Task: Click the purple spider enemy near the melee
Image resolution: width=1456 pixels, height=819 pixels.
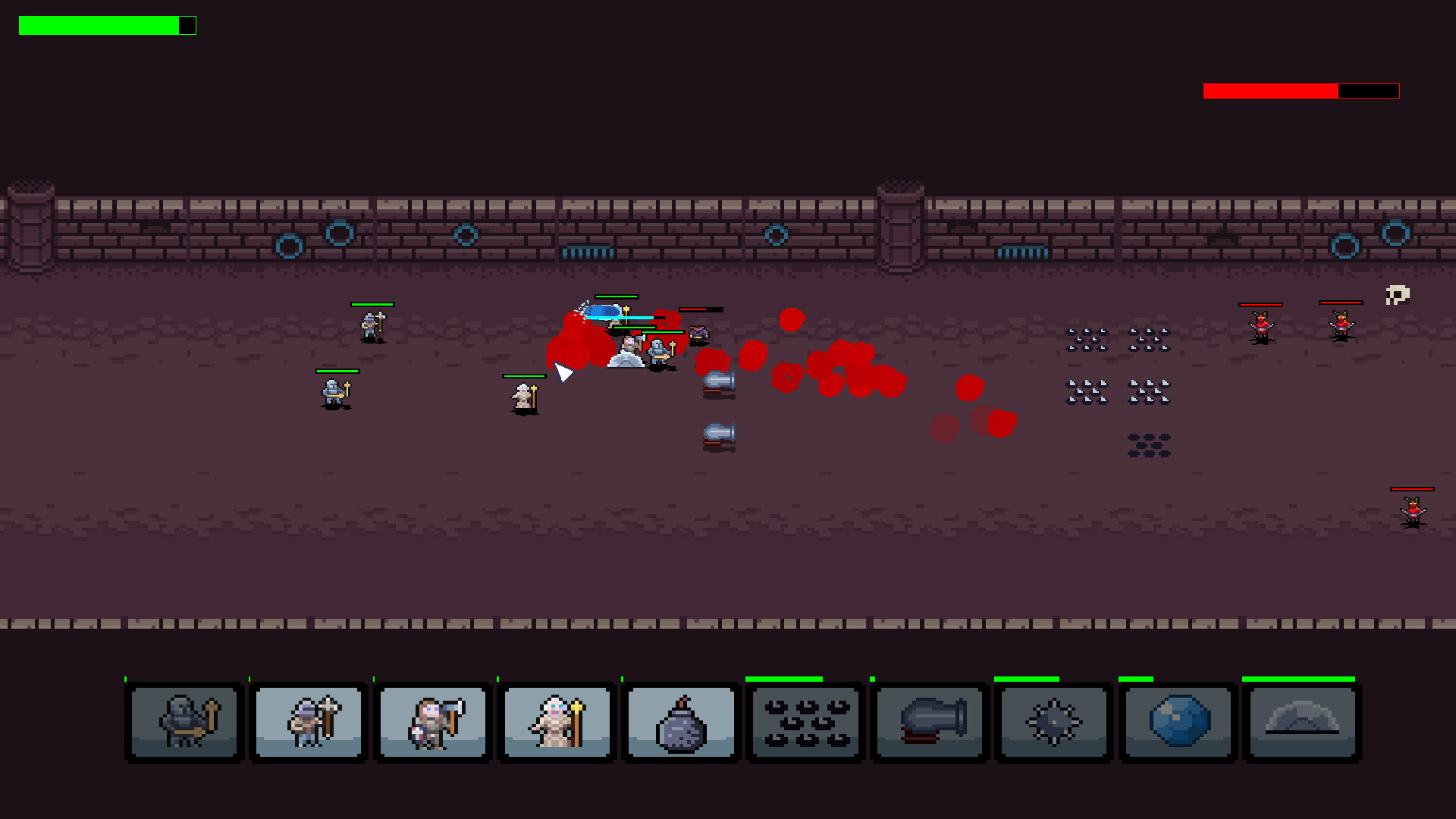Action: pos(698,331)
